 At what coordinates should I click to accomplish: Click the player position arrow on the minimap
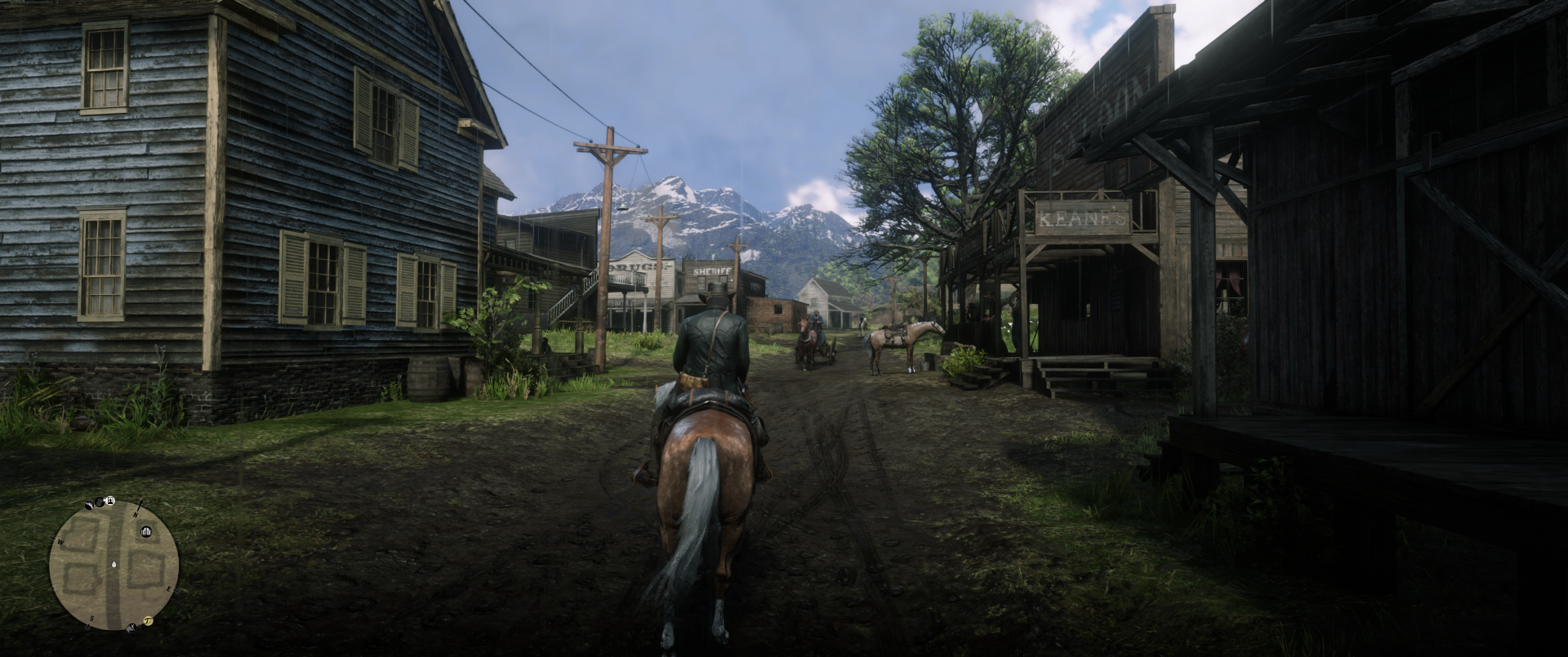coord(114,564)
